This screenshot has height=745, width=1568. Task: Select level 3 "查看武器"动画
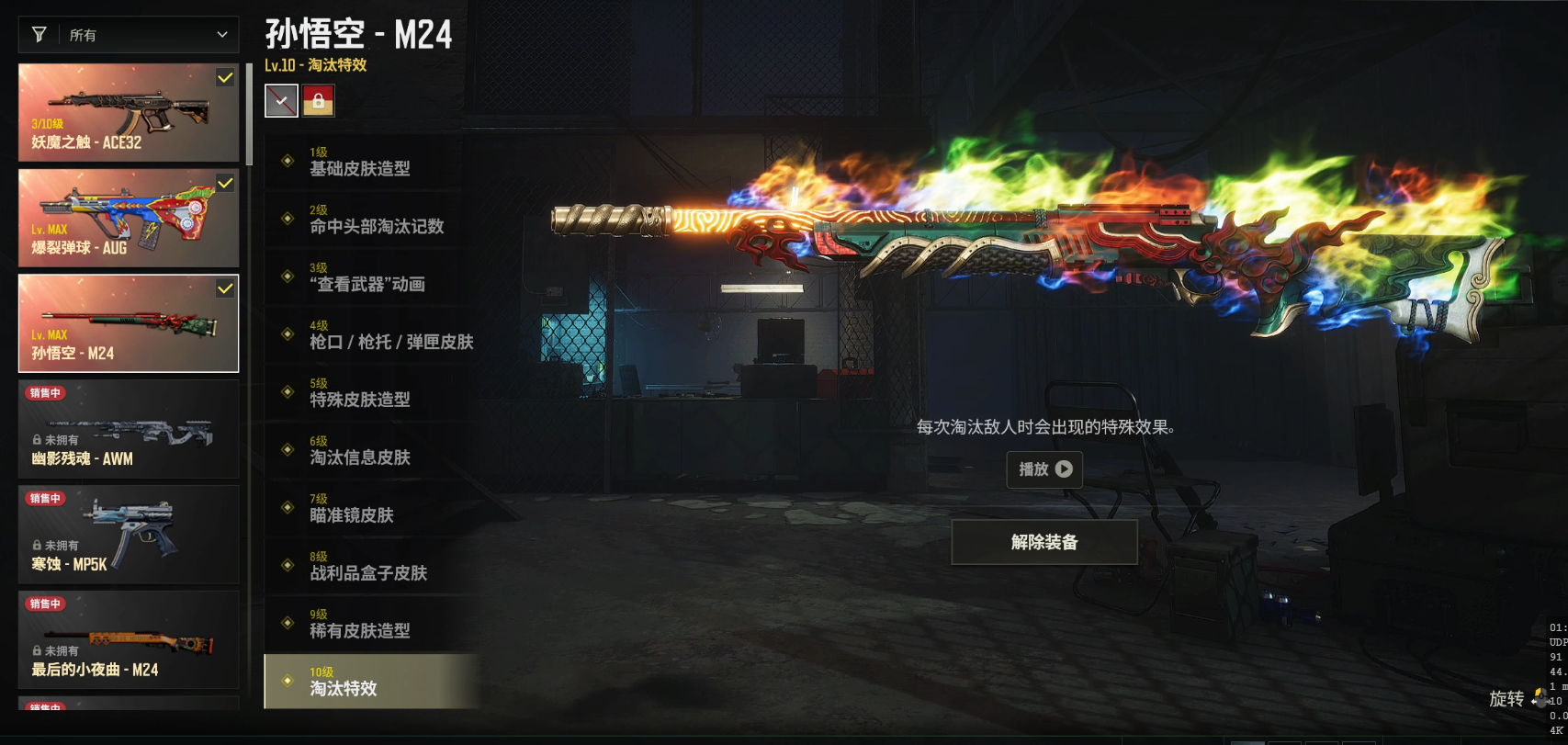click(x=372, y=277)
